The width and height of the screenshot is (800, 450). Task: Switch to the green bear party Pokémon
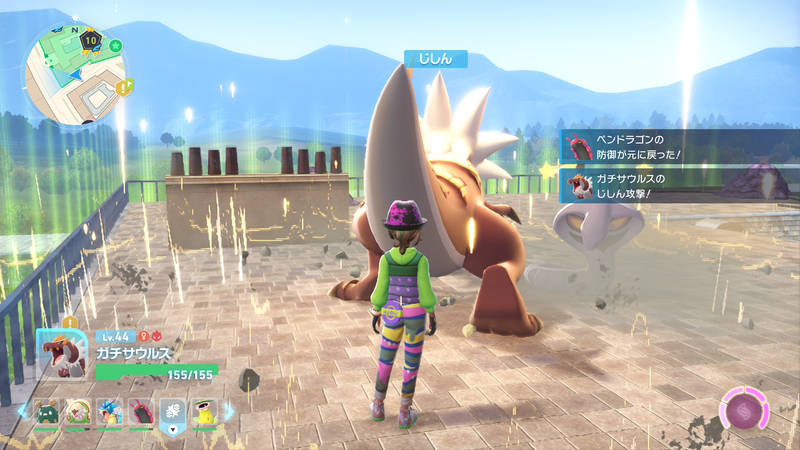tap(47, 412)
